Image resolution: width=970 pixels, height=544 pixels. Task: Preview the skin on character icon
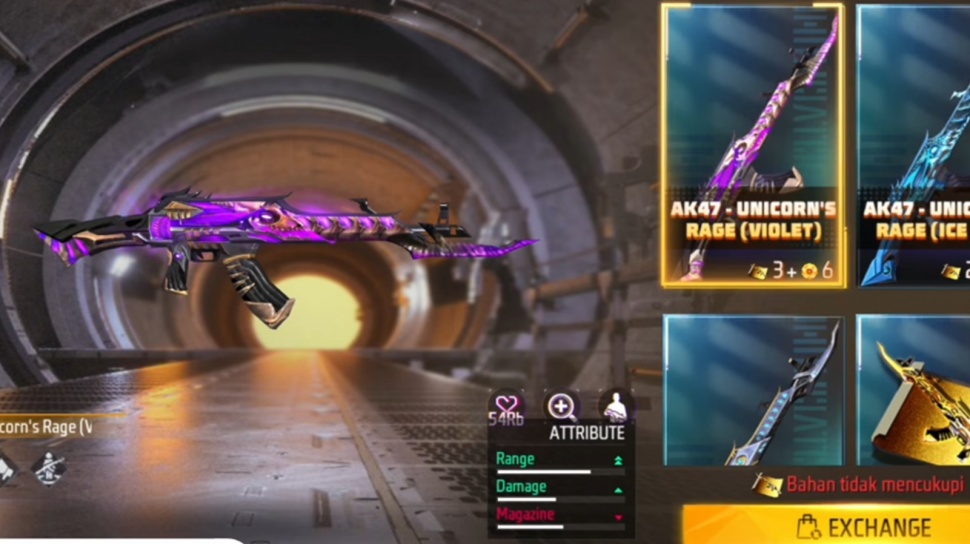tap(616, 406)
